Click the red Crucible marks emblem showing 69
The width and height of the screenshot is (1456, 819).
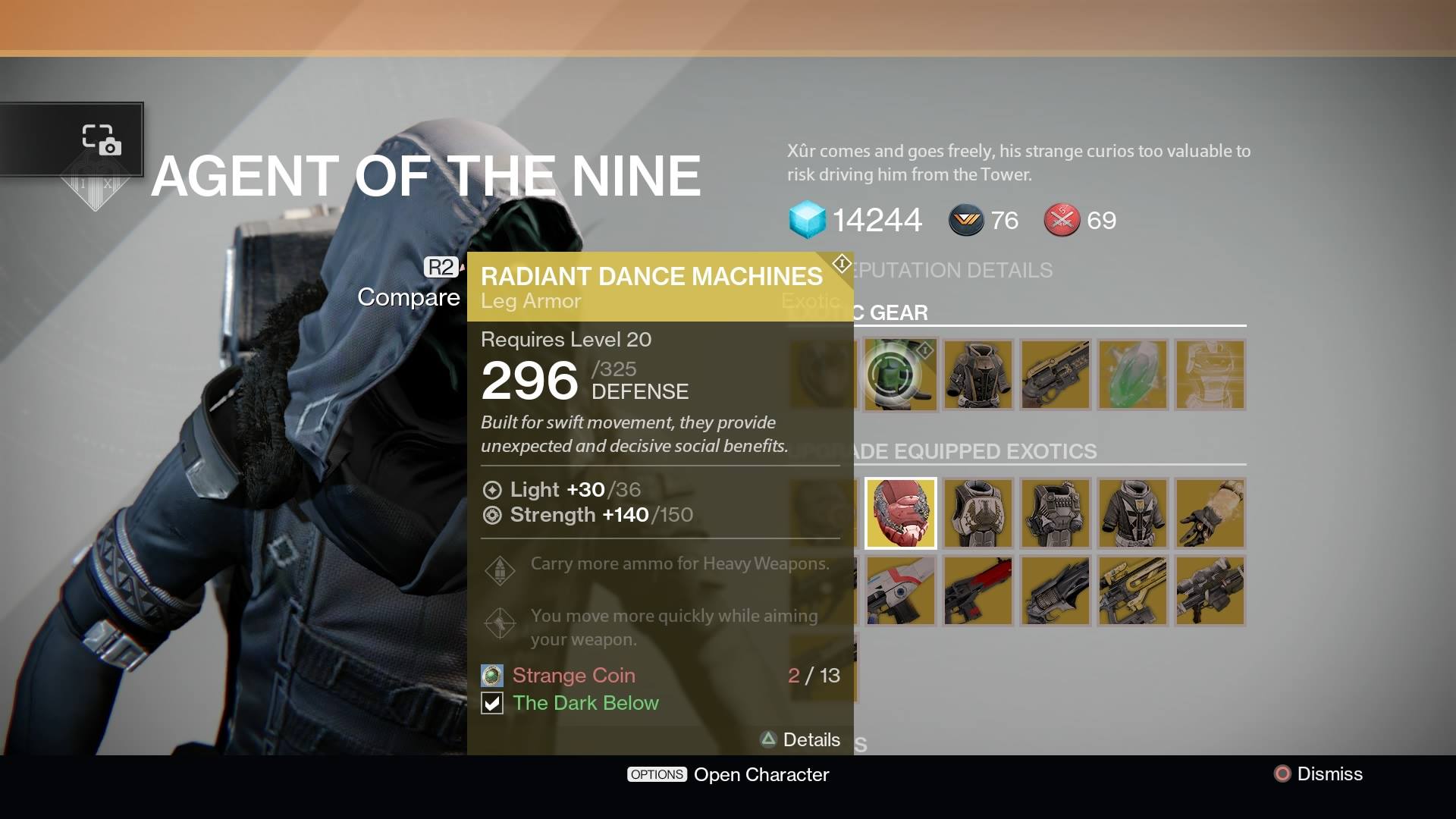1062,221
